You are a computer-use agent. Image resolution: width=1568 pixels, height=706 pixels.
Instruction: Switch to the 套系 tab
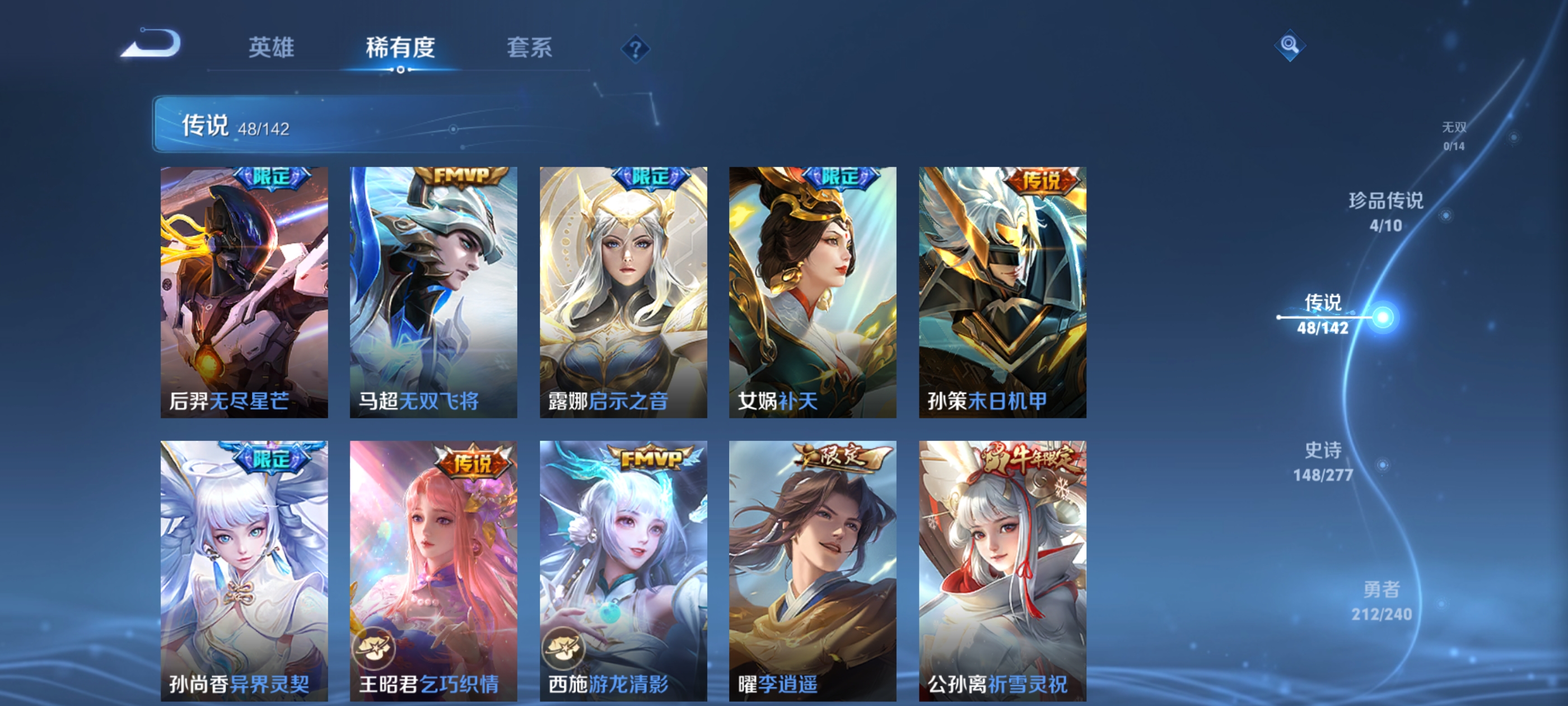click(x=531, y=48)
